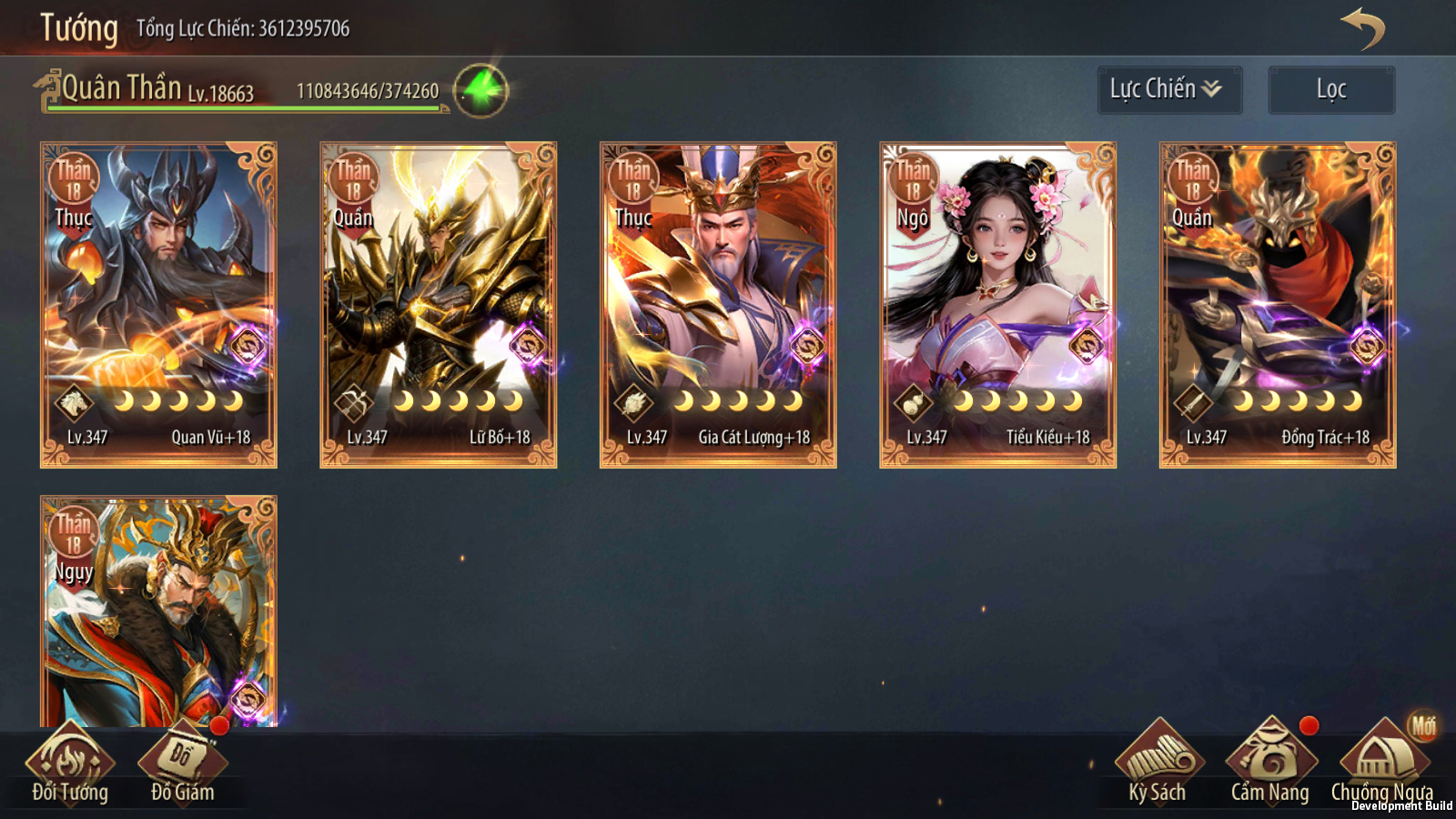This screenshot has height=819, width=1456.
Task: Choose the Gia Cát Lượng+18 card
Action: tap(718, 305)
